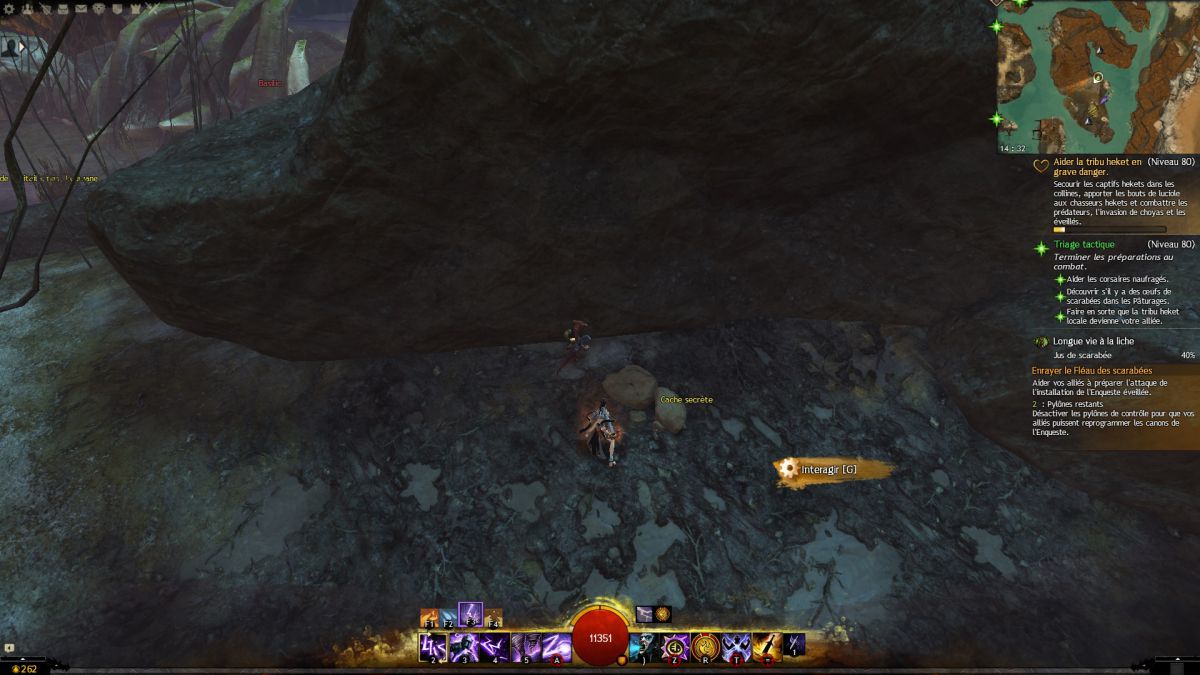Open the Longue vie à la liche achievement

1093,341
